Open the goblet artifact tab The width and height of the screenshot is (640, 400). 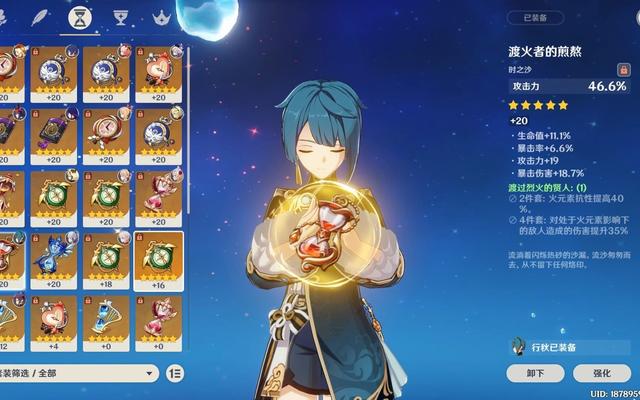(x=119, y=18)
